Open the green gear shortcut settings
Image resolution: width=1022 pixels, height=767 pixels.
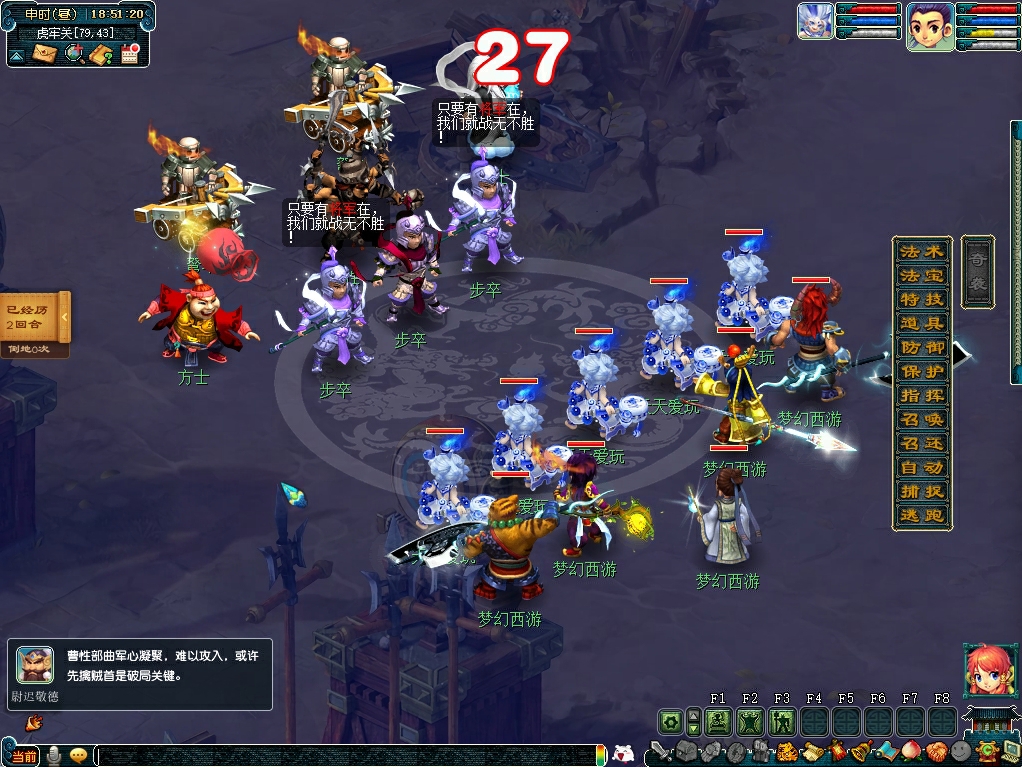point(670,721)
